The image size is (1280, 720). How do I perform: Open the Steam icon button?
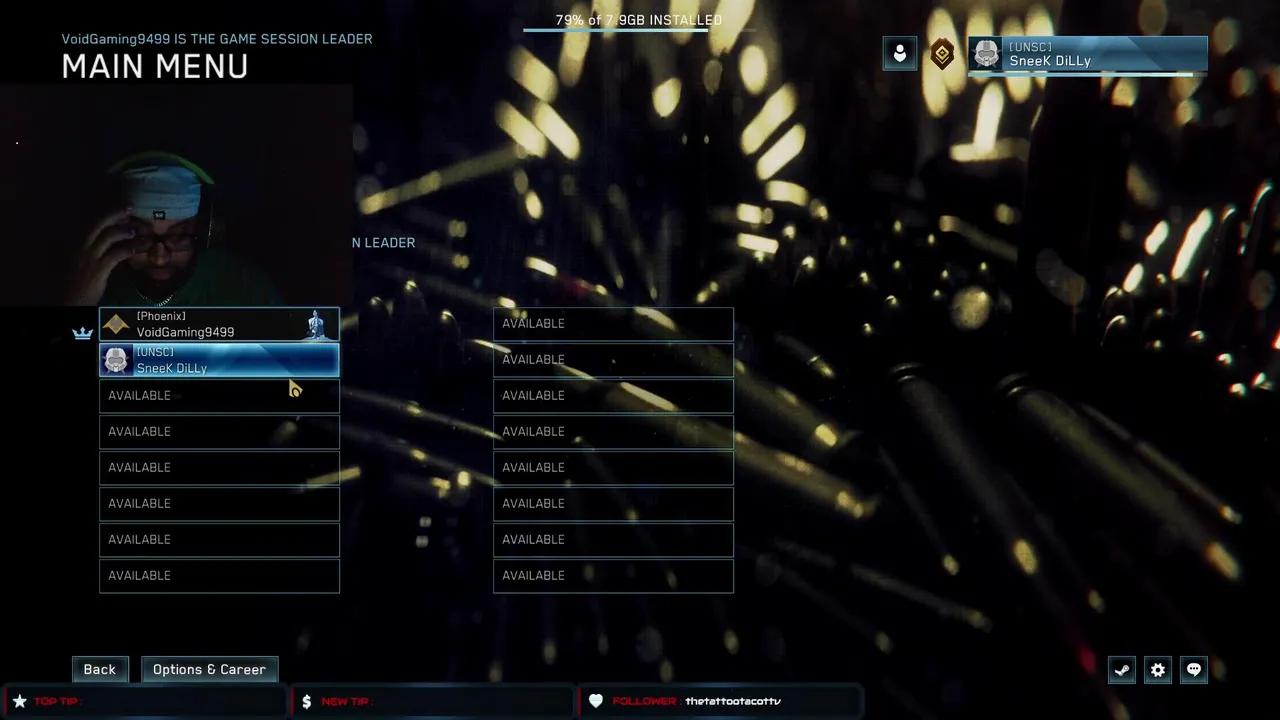pyautogui.click(x=1122, y=670)
